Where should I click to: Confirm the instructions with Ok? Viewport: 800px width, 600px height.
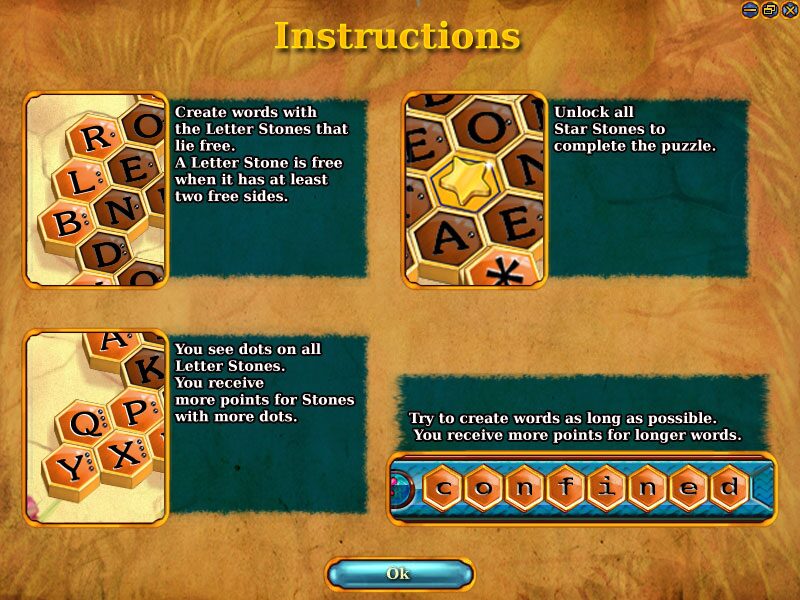pos(399,574)
